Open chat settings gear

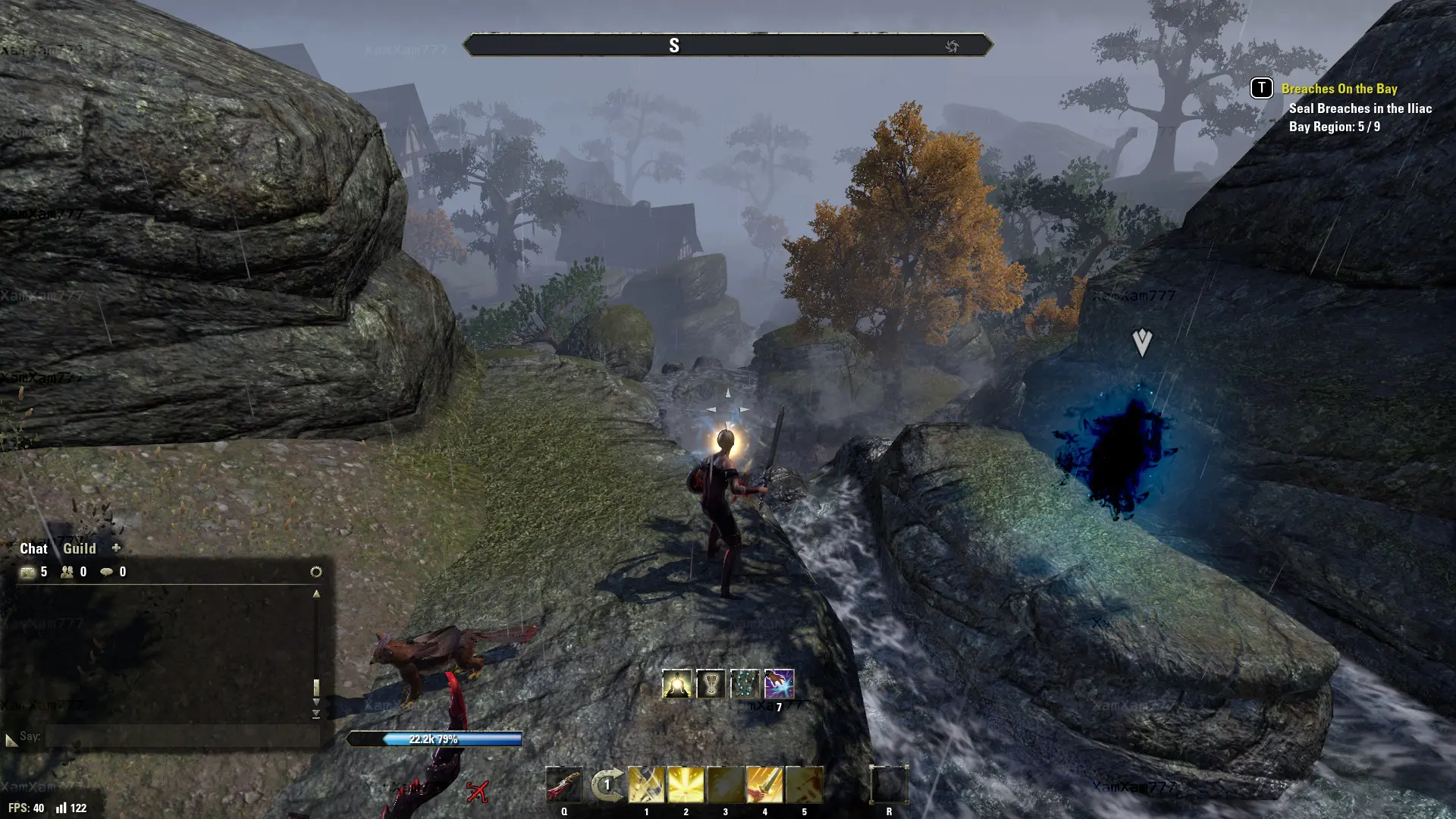tap(316, 572)
